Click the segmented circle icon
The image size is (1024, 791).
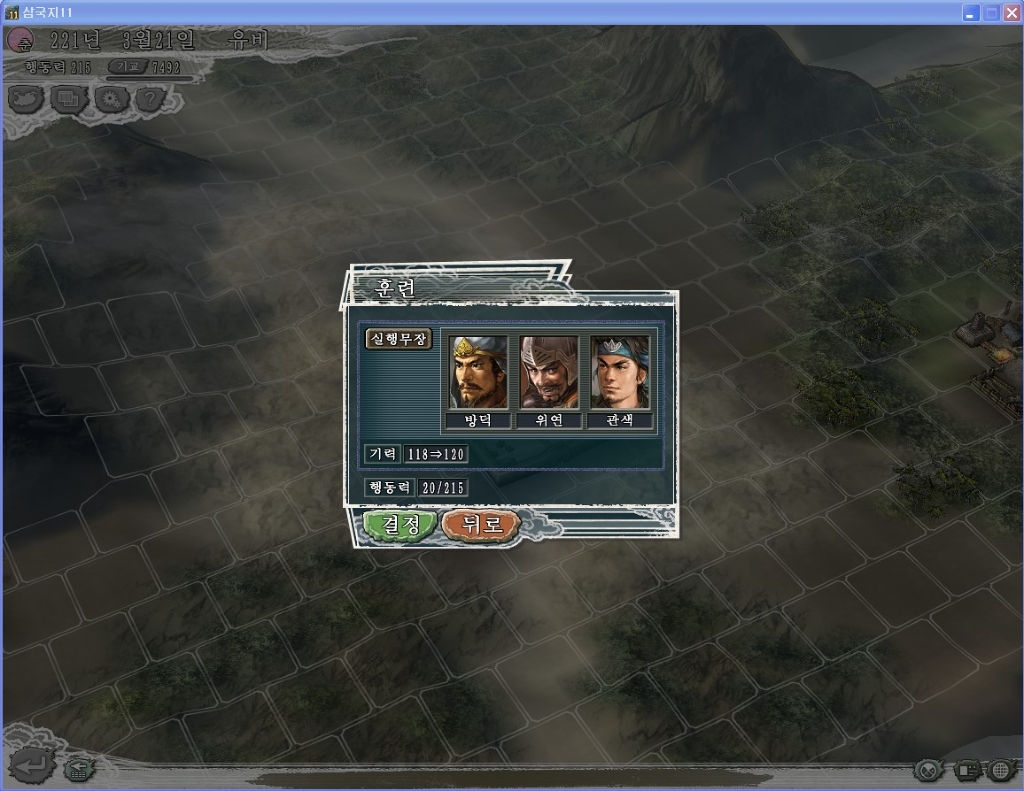929,770
